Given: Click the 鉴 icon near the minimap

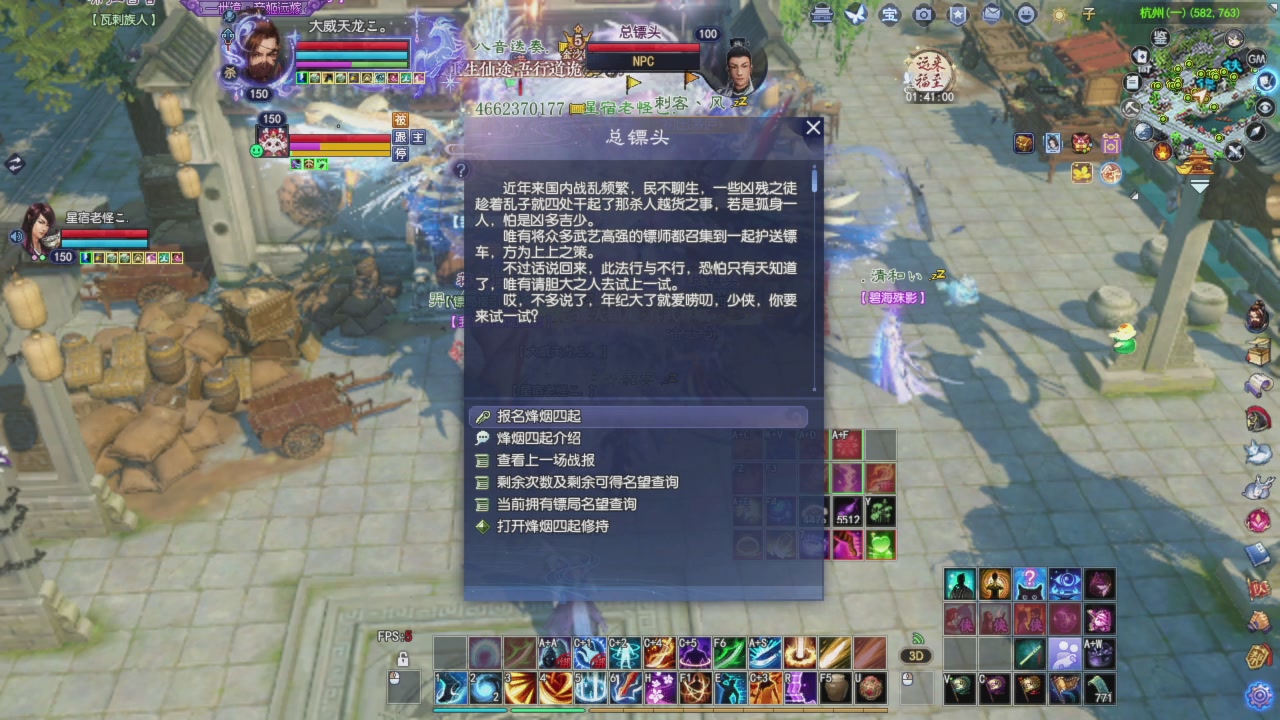Looking at the screenshot, I should point(1160,38).
